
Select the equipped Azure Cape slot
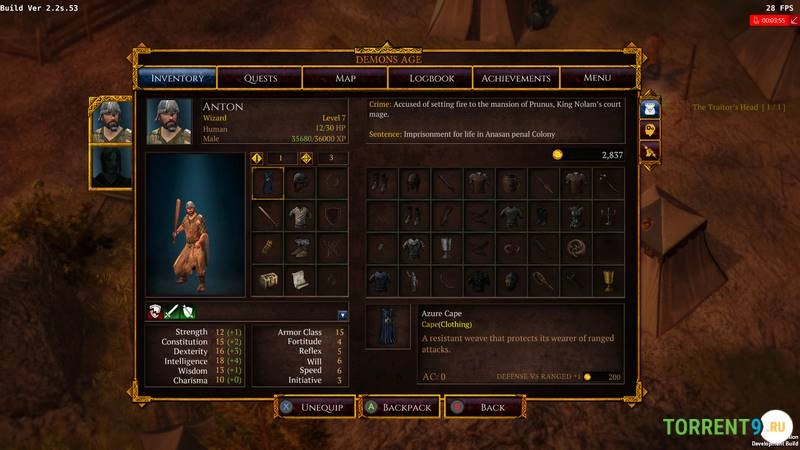coord(267,183)
